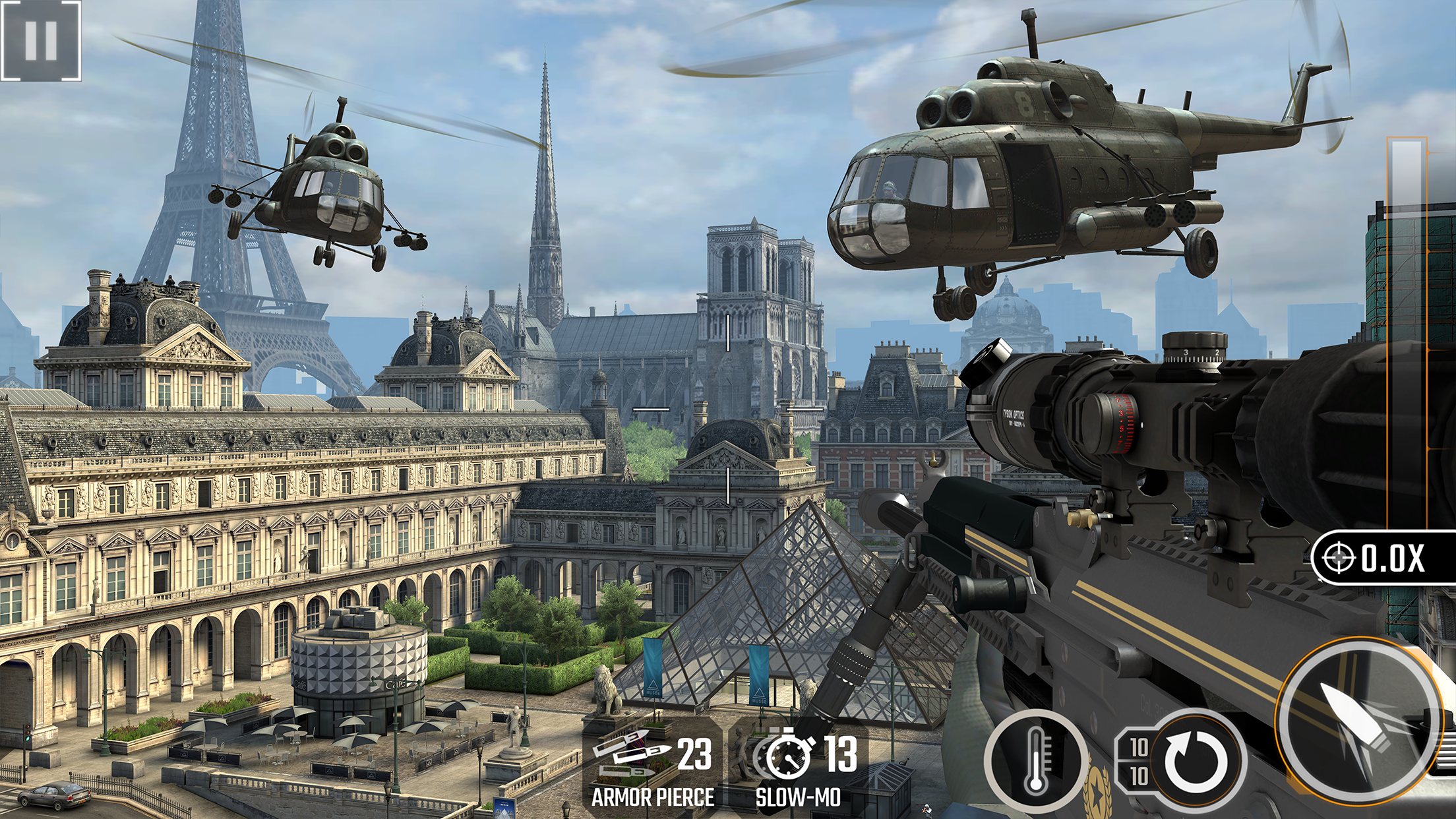
Task: Click the scope zoom slider
Action: pos(1407,330)
